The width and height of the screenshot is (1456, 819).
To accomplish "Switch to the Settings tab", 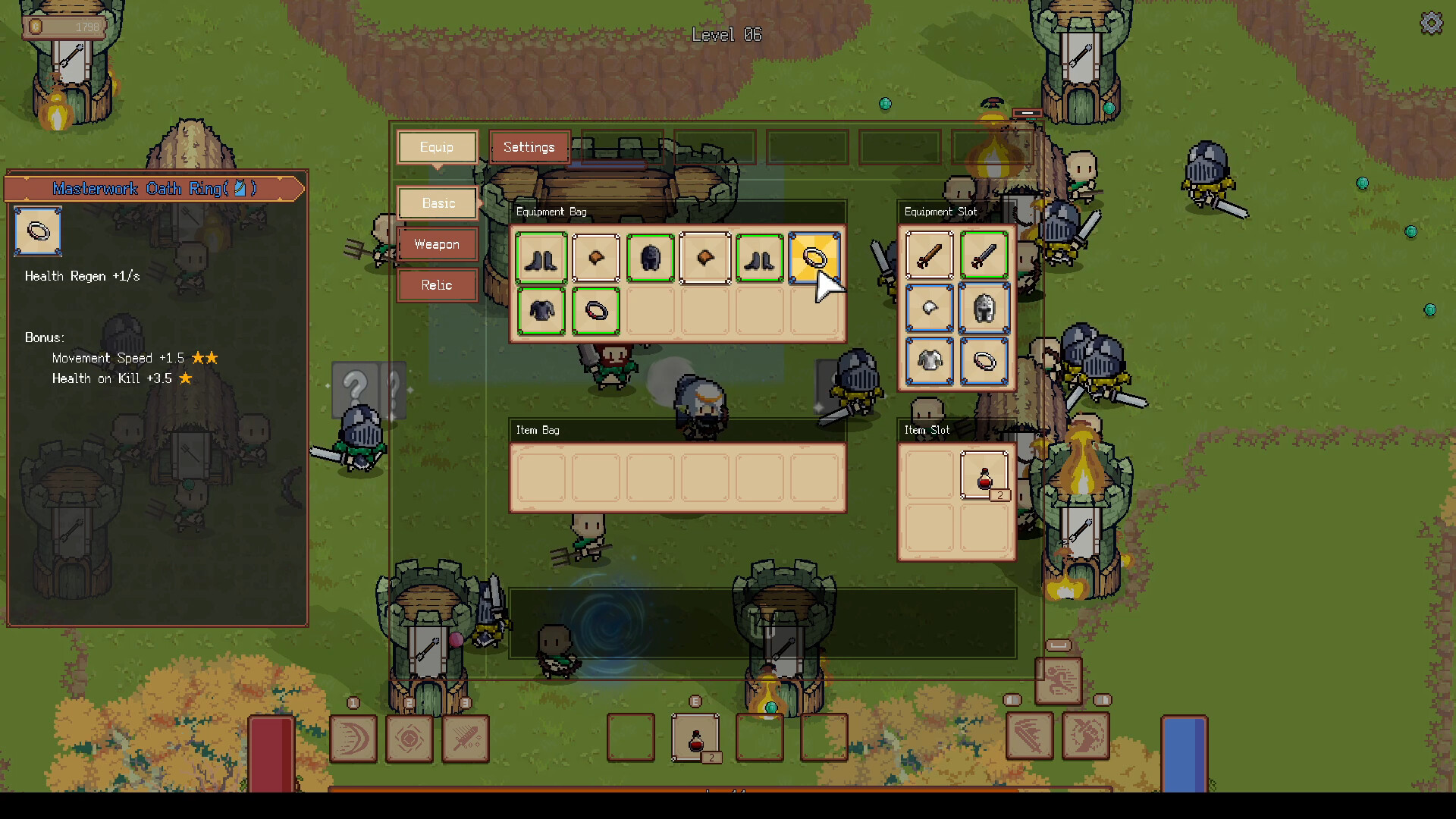I will (529, 146).
